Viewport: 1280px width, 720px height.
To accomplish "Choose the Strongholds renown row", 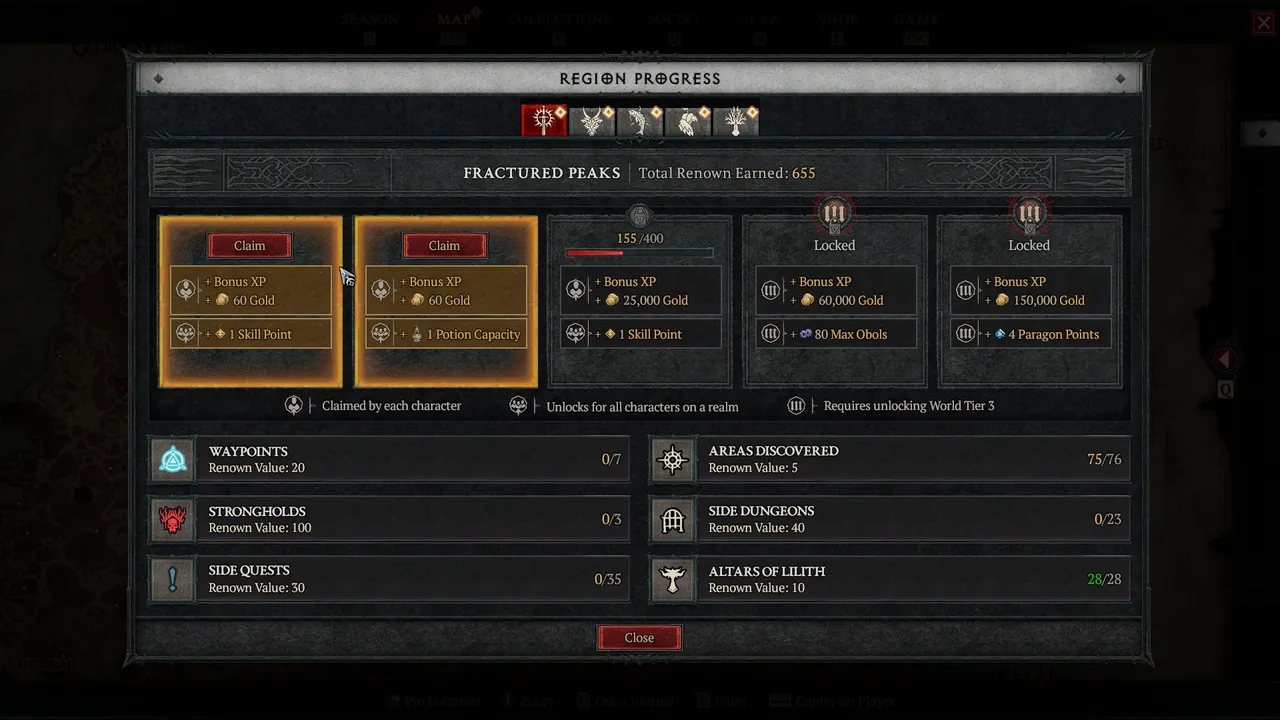I will 389,519.
